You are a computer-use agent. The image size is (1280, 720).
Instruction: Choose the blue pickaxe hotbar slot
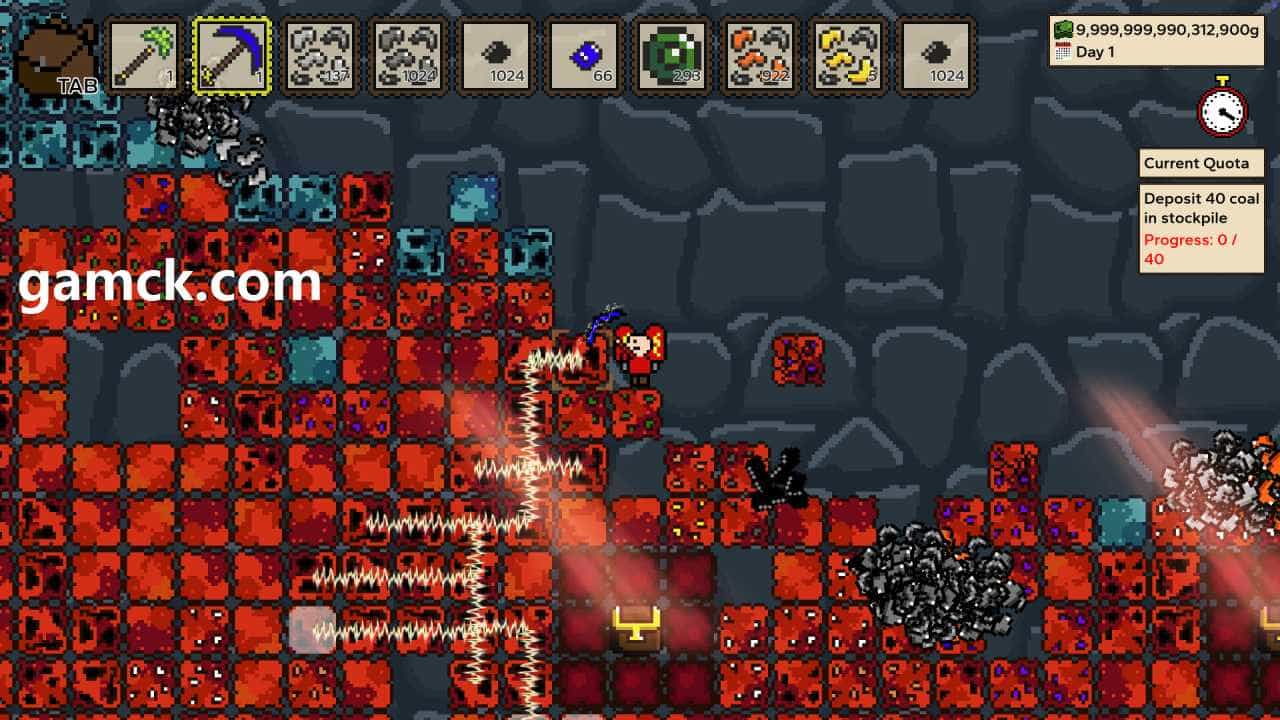point(232,57)
